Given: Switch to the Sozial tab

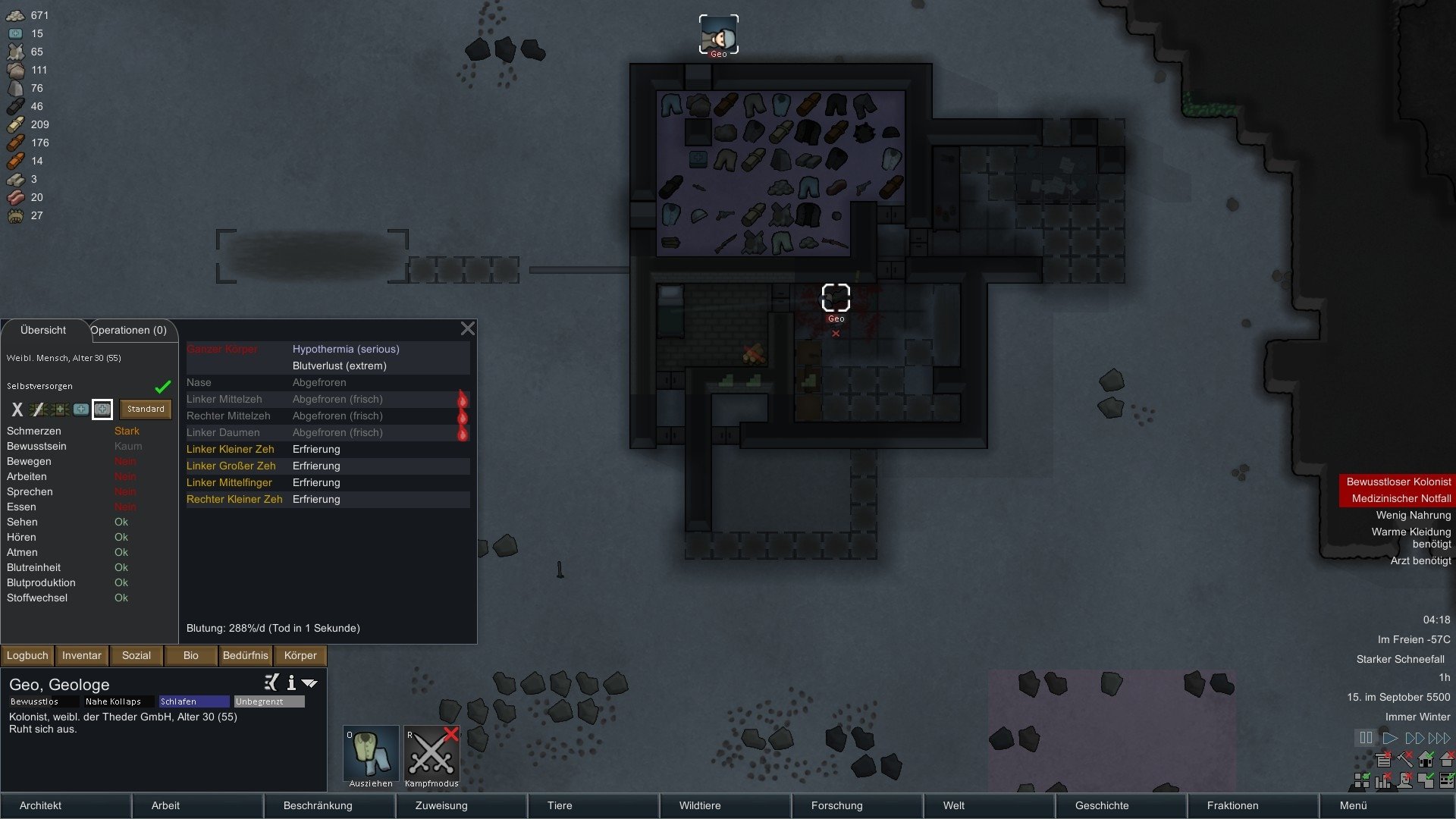Looking at the screenshot, I should [x=136, y=655].
